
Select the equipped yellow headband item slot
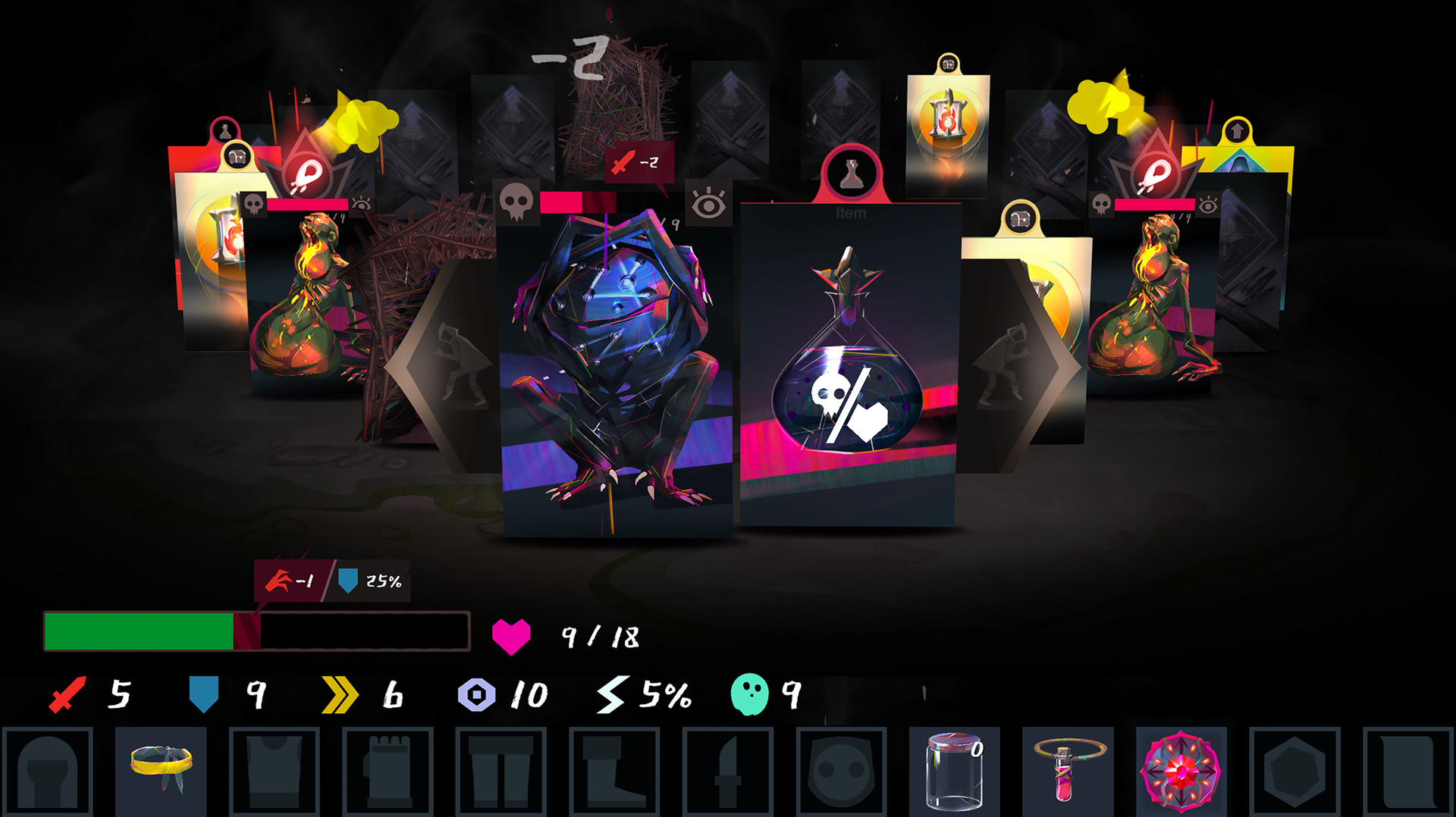point(161,773)
